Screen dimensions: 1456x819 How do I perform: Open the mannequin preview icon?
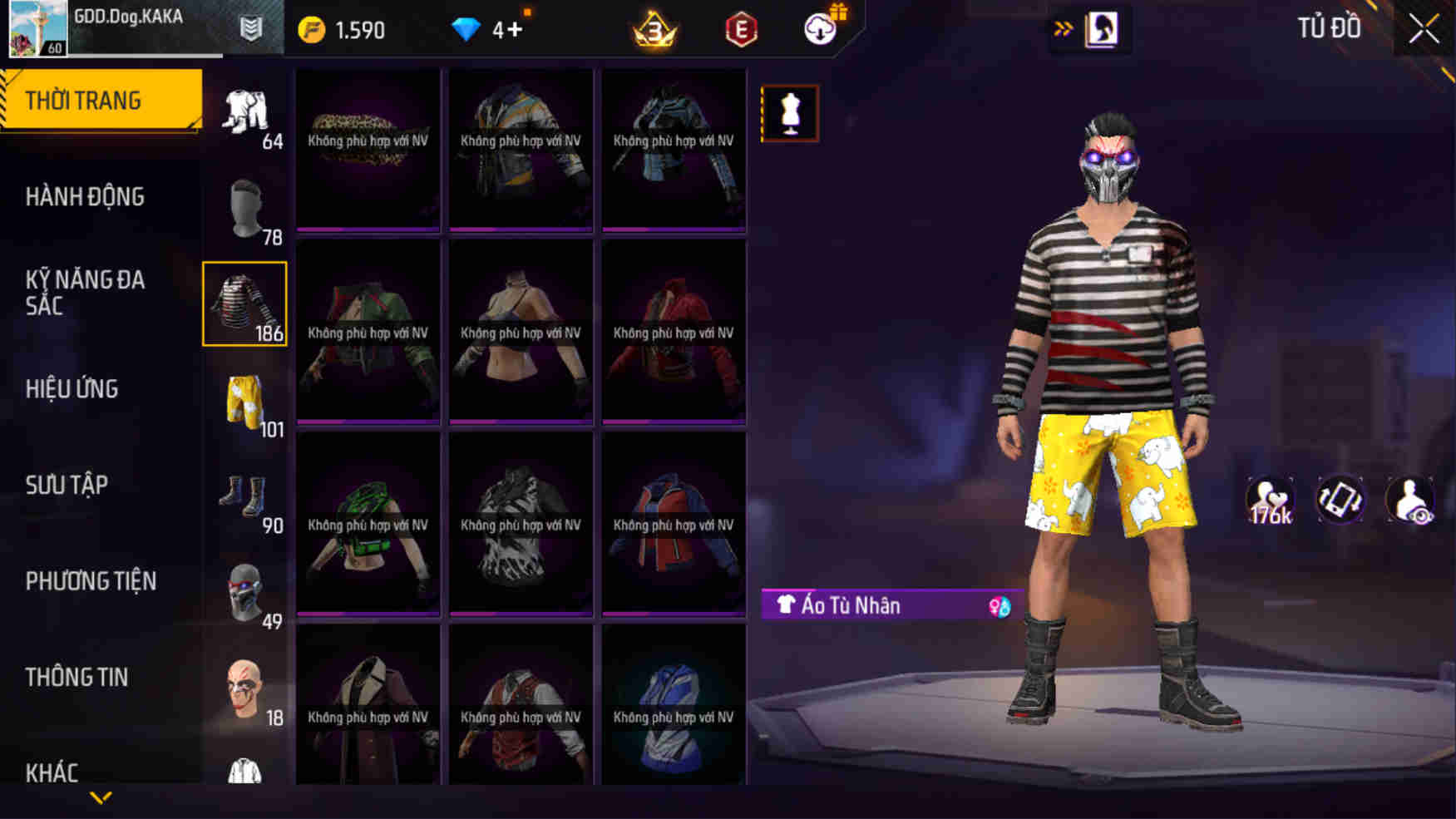pyautogui.click(x=788, y=113)
